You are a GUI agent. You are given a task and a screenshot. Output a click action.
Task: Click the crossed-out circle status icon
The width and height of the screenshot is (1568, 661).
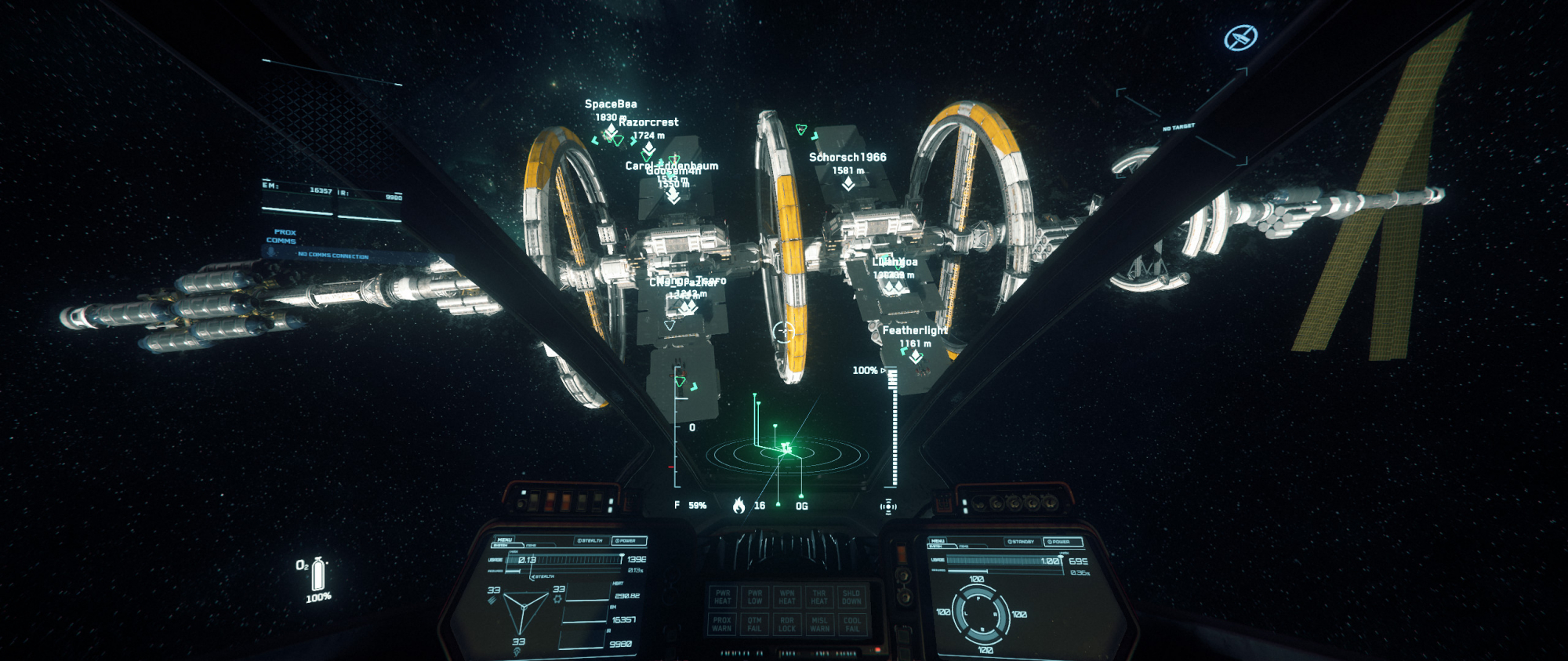tap(1240, 38)
